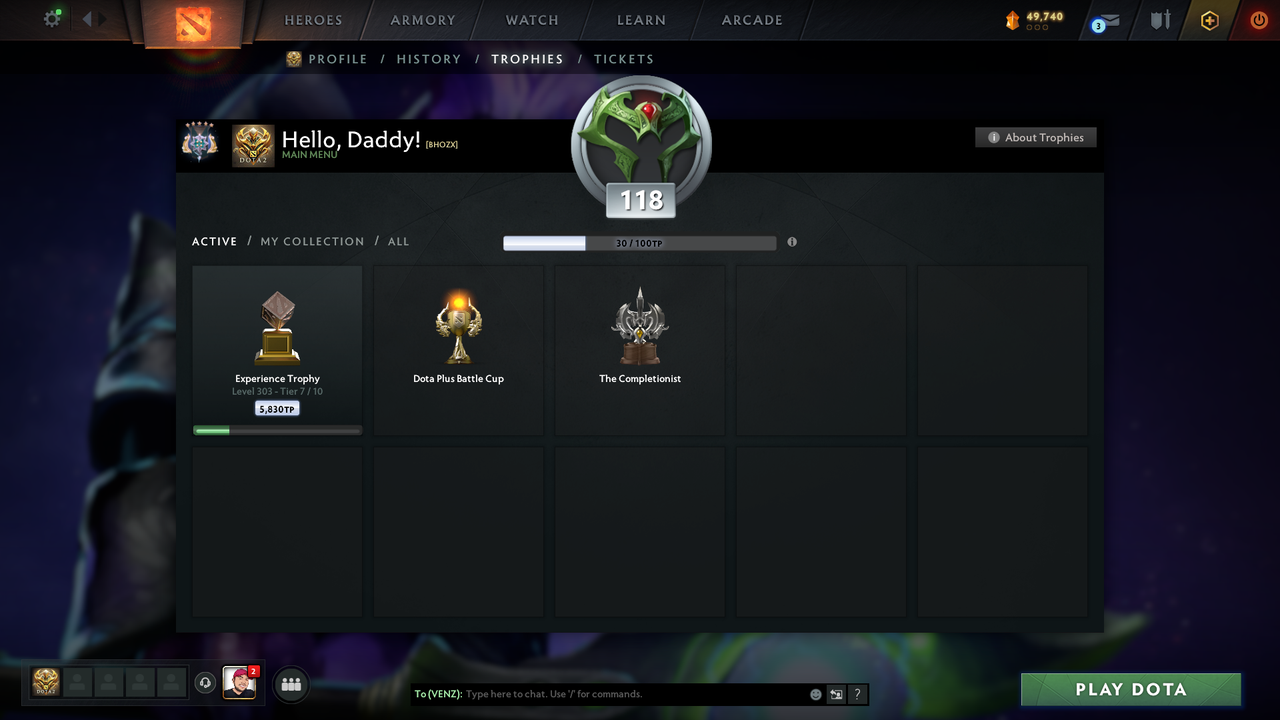Open the party groups icon near friend avatar
Image resolution: width=1280 pixels, height=720 pixels.
(x=290, y=684)
